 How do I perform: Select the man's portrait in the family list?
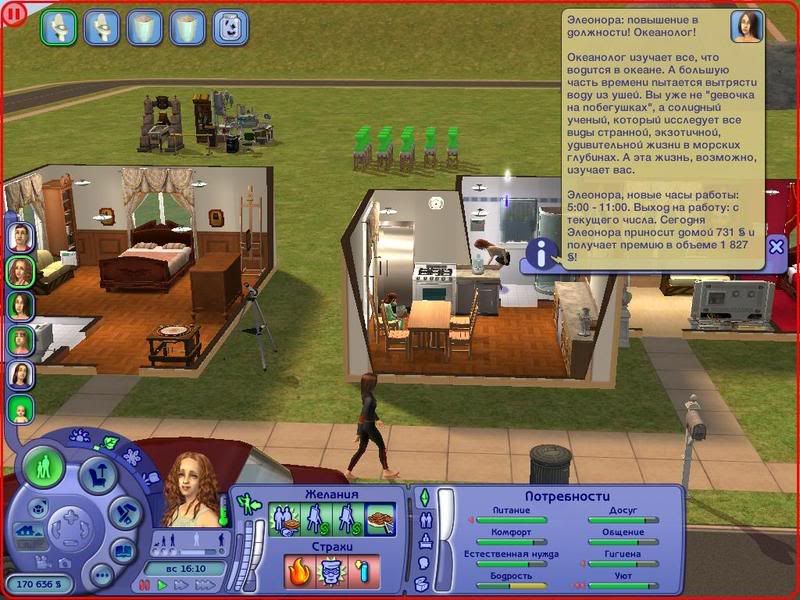[x=21, y=236]
